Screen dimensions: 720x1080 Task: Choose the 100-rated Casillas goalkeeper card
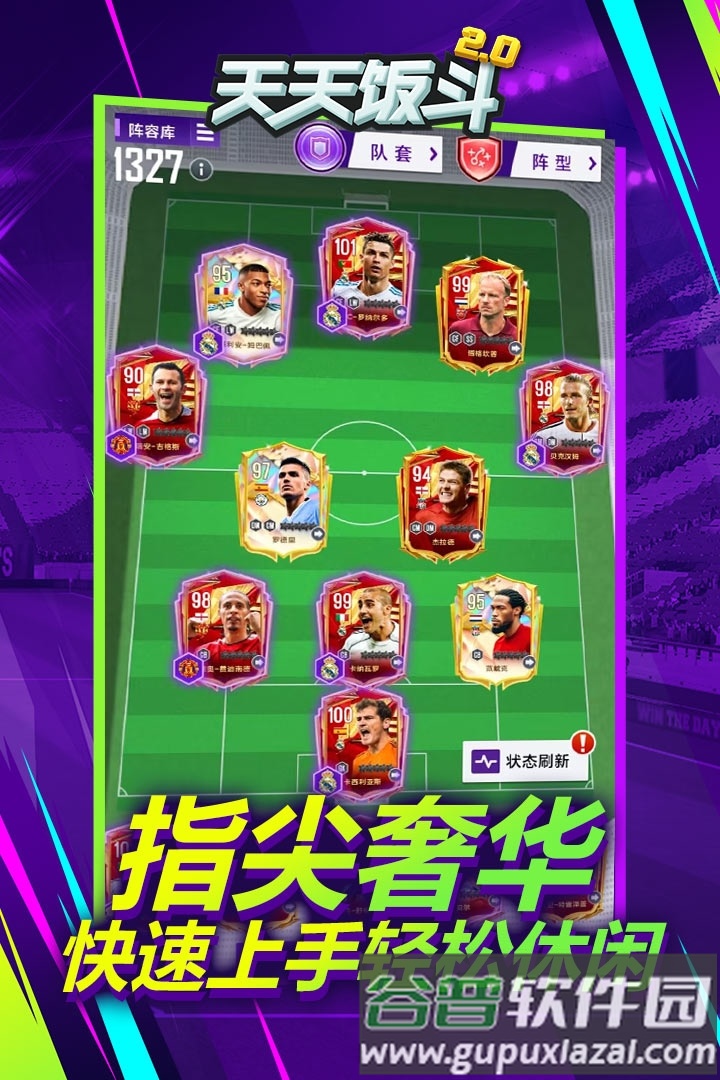(x=362, y=741)
